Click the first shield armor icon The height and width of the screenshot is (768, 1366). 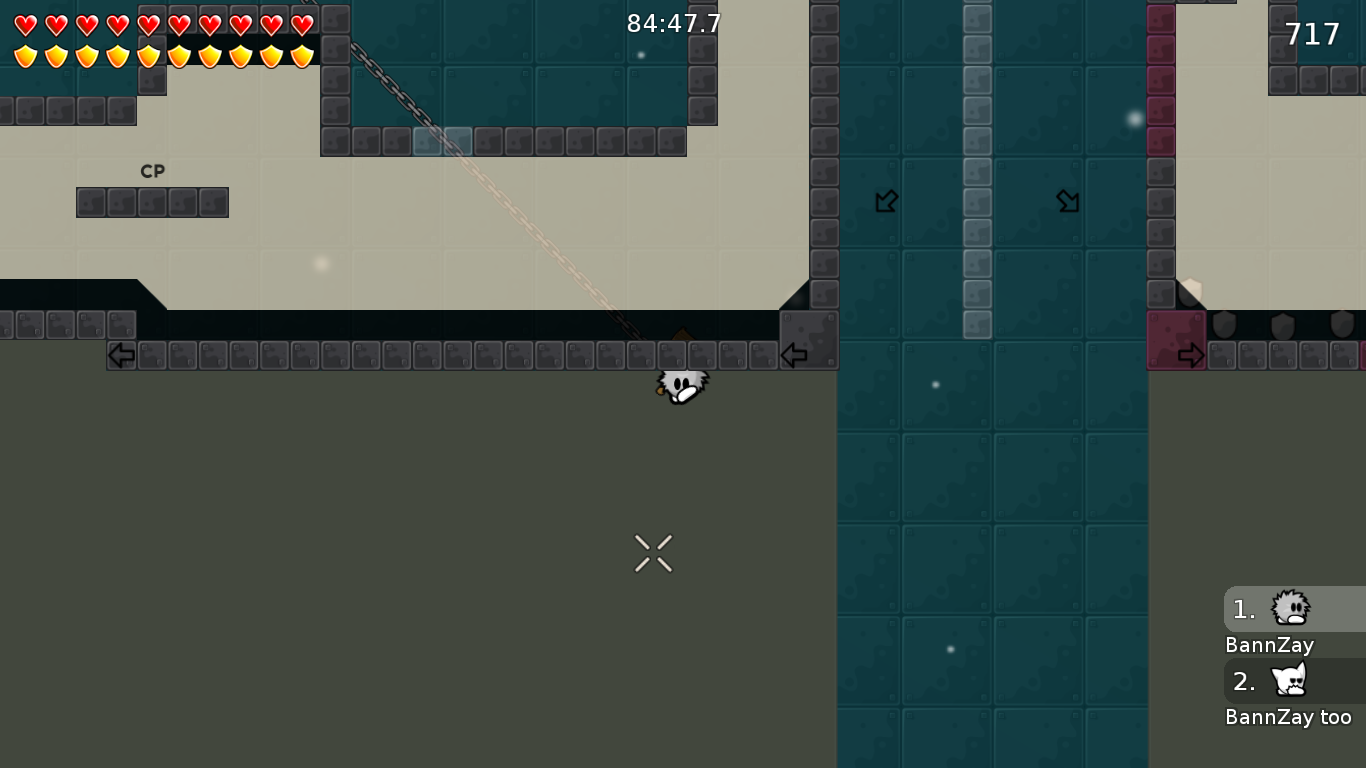click(25, 56)
